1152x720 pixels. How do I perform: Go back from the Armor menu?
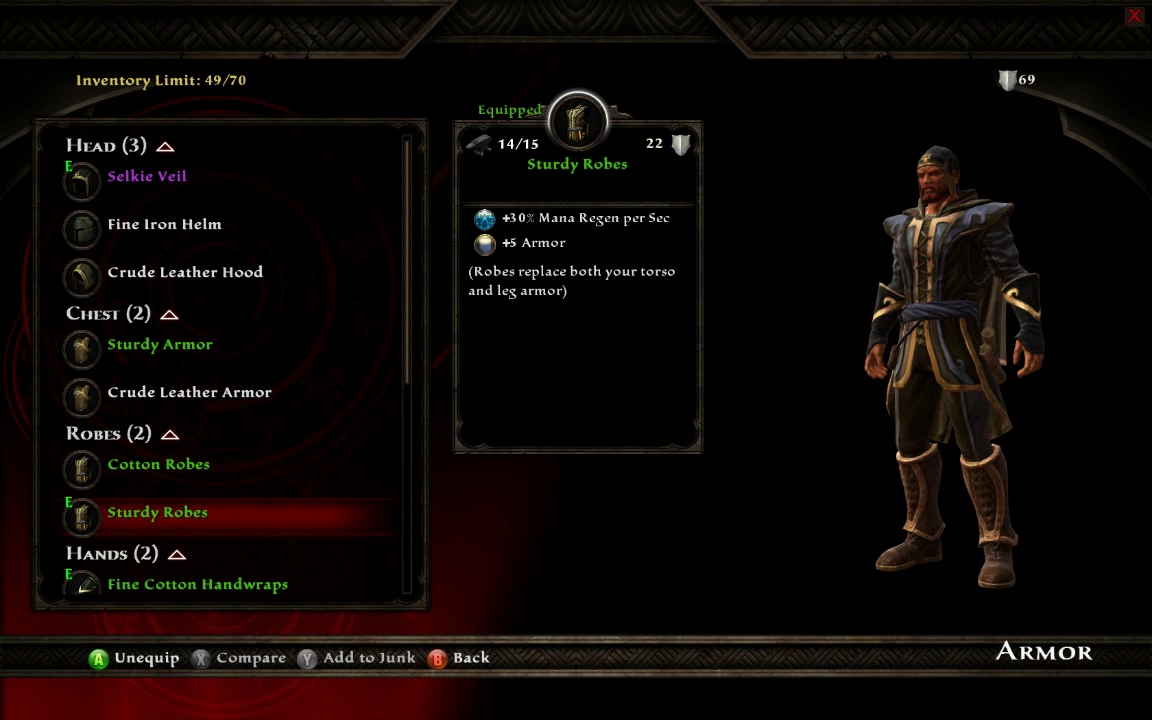(x=459, y=658)
